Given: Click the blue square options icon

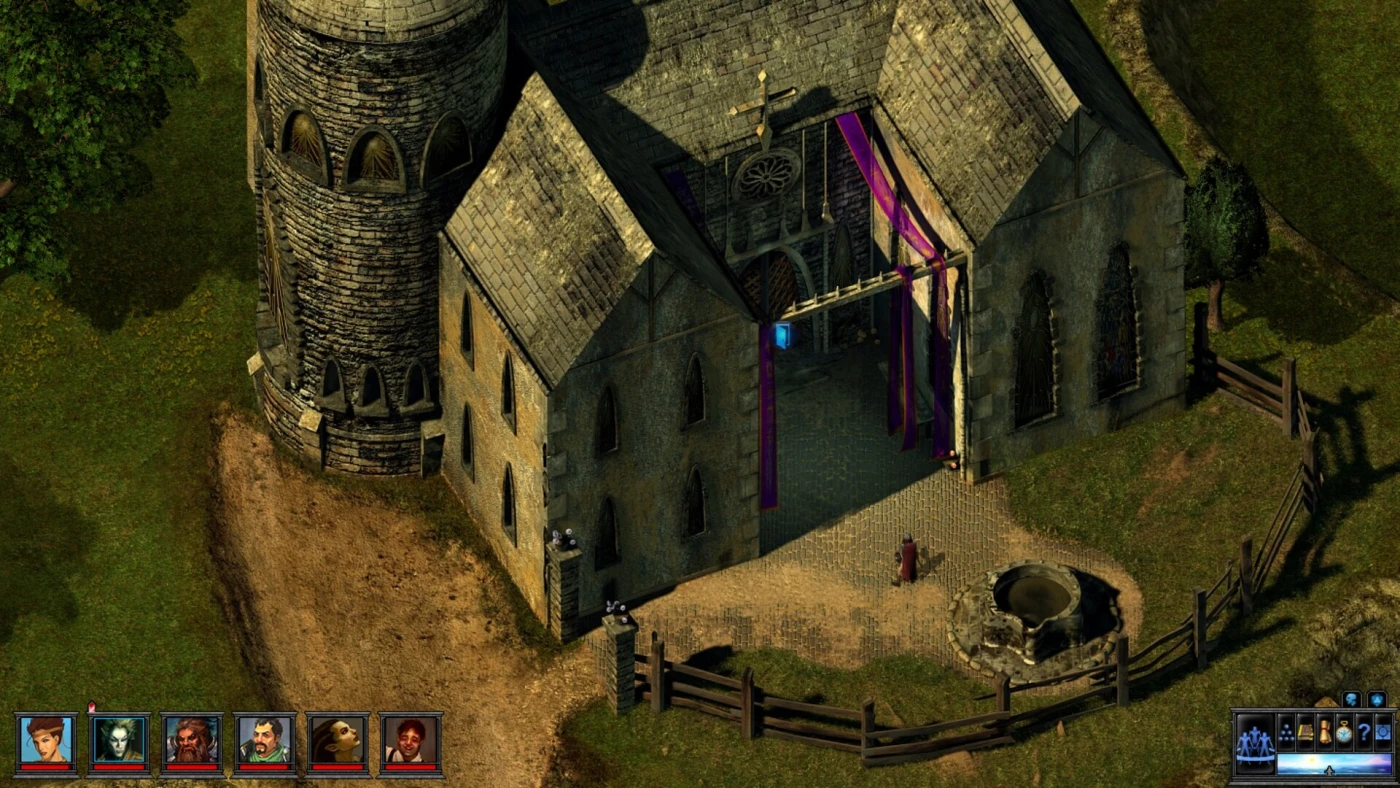Looking at the screenshot, I should click(1384, 731).
